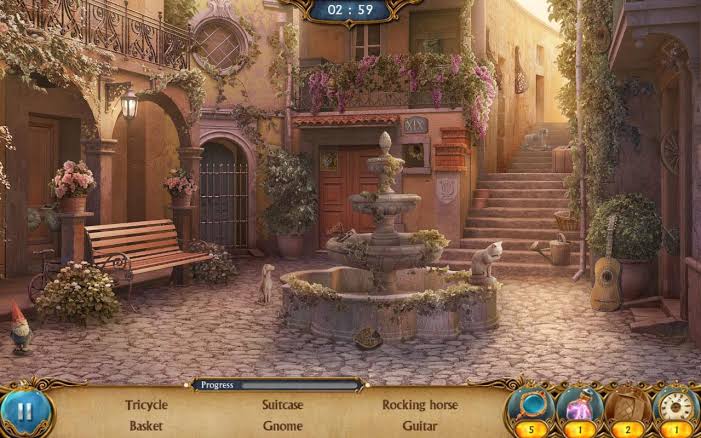Select Rocking horse in the item list
The width and height of the screenshot is (701, 438).
coord(420,405)
